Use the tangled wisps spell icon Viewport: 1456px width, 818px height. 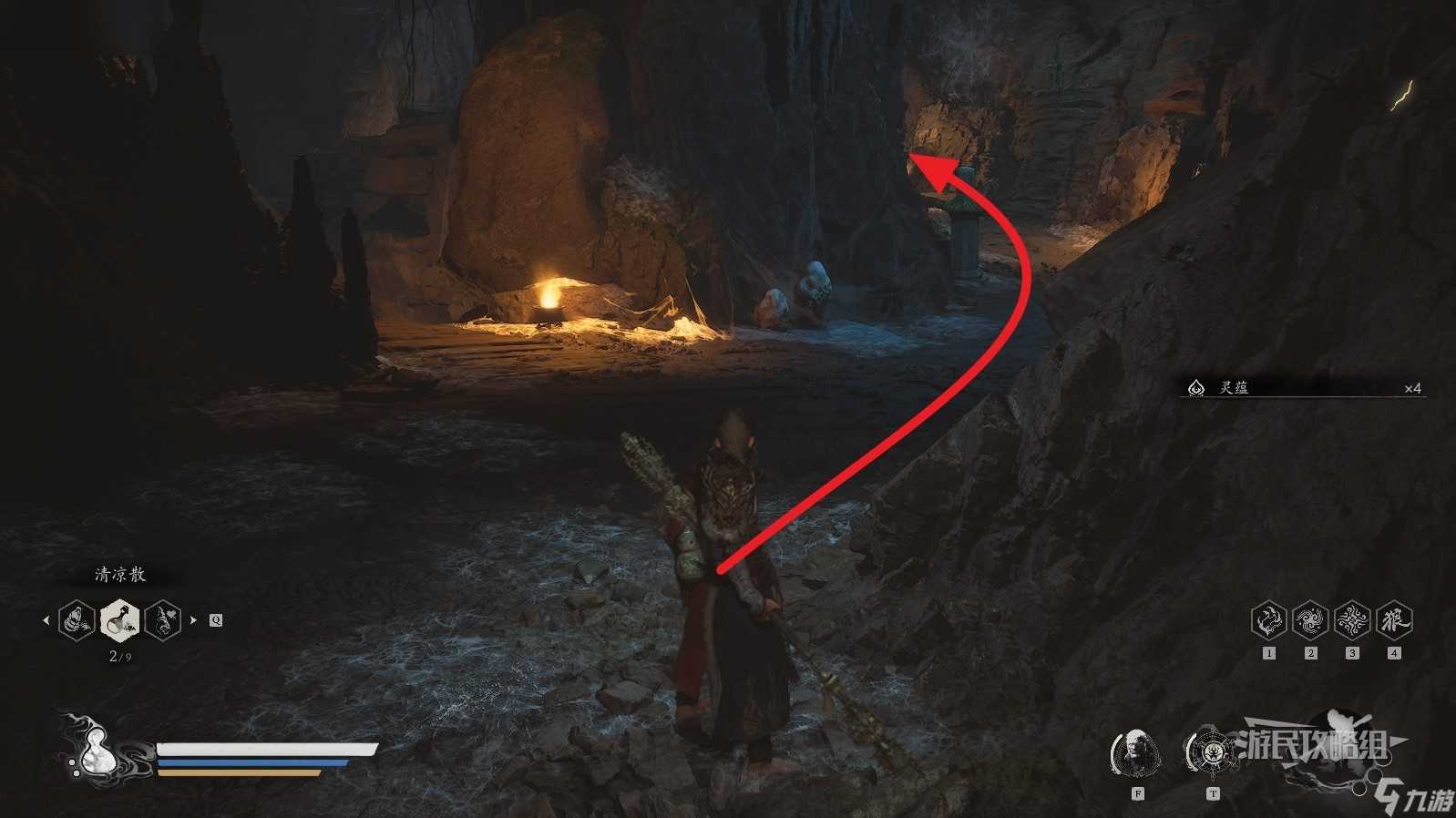point(1352,620)
